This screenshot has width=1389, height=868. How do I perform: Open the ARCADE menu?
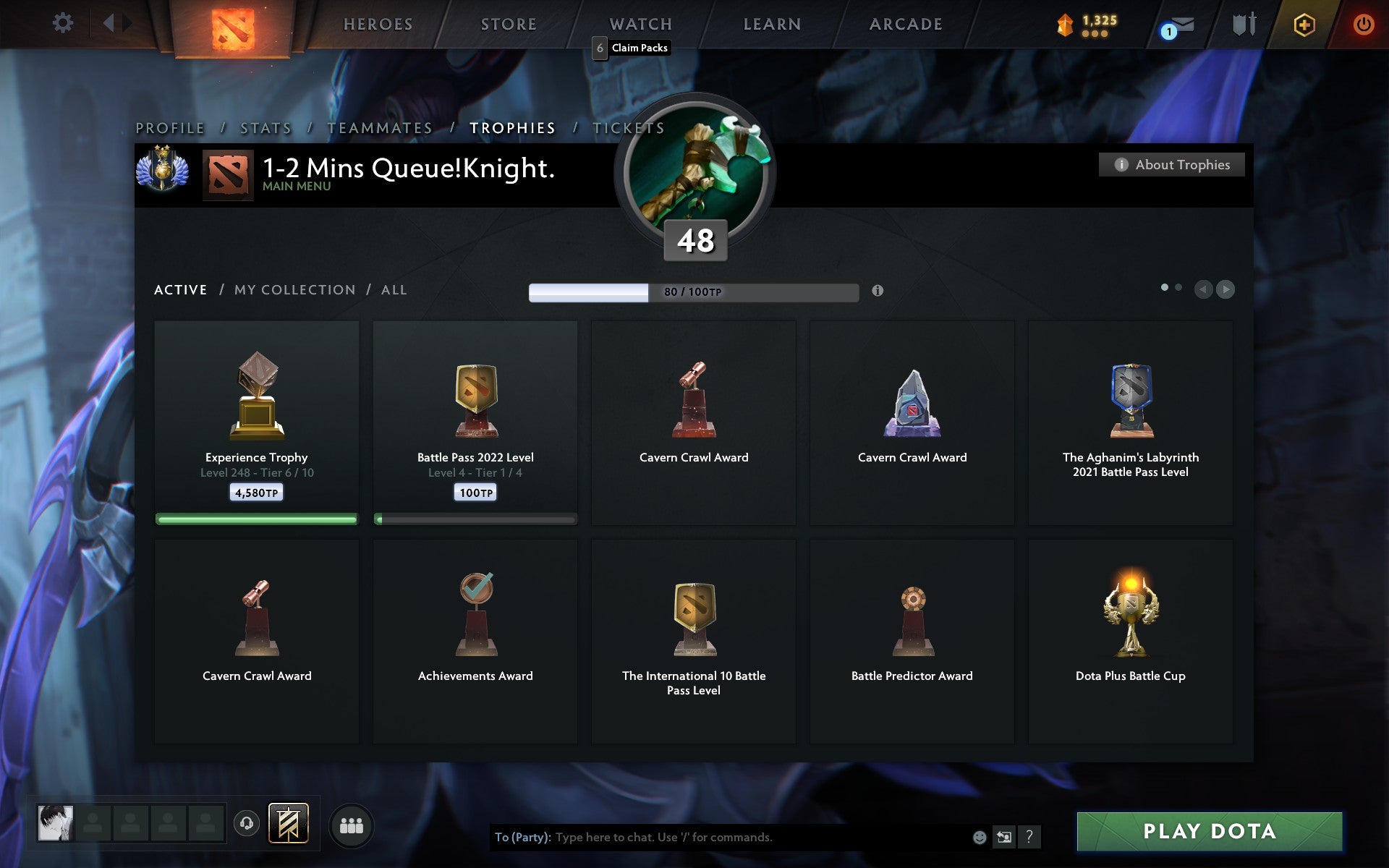[906, 24]
